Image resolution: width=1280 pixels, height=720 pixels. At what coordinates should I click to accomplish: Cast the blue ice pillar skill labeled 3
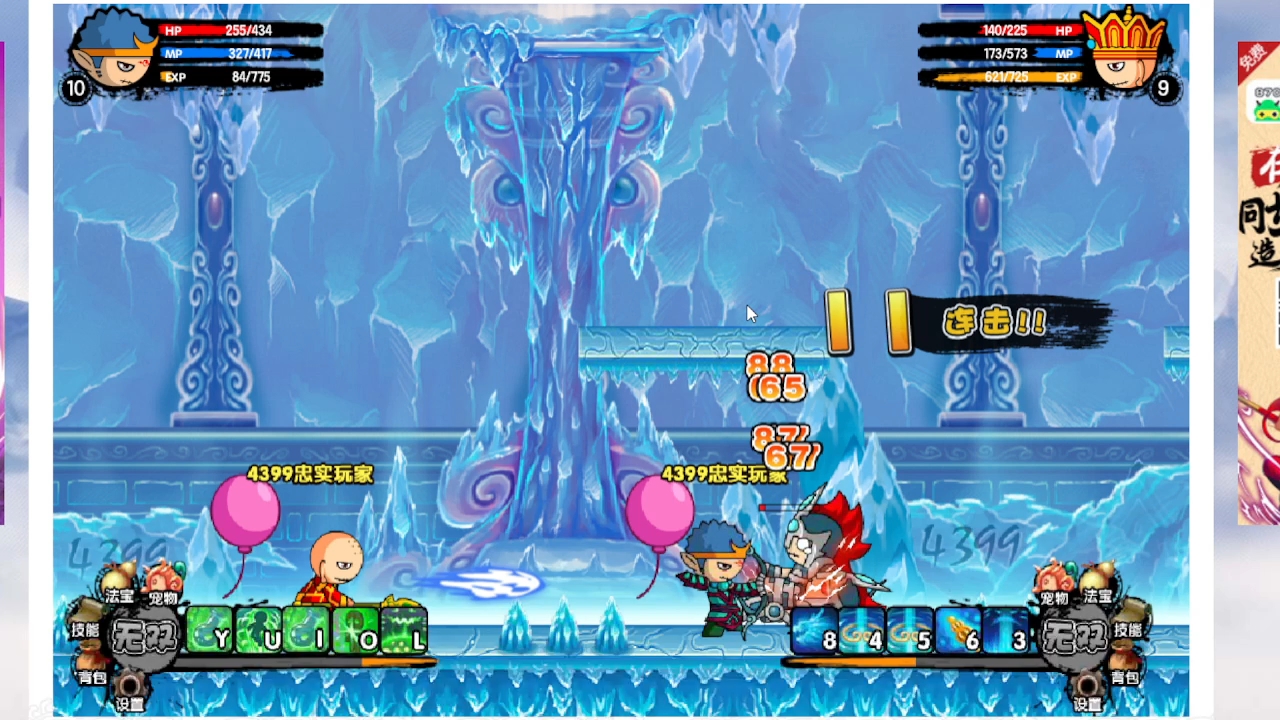[1006, 630]
